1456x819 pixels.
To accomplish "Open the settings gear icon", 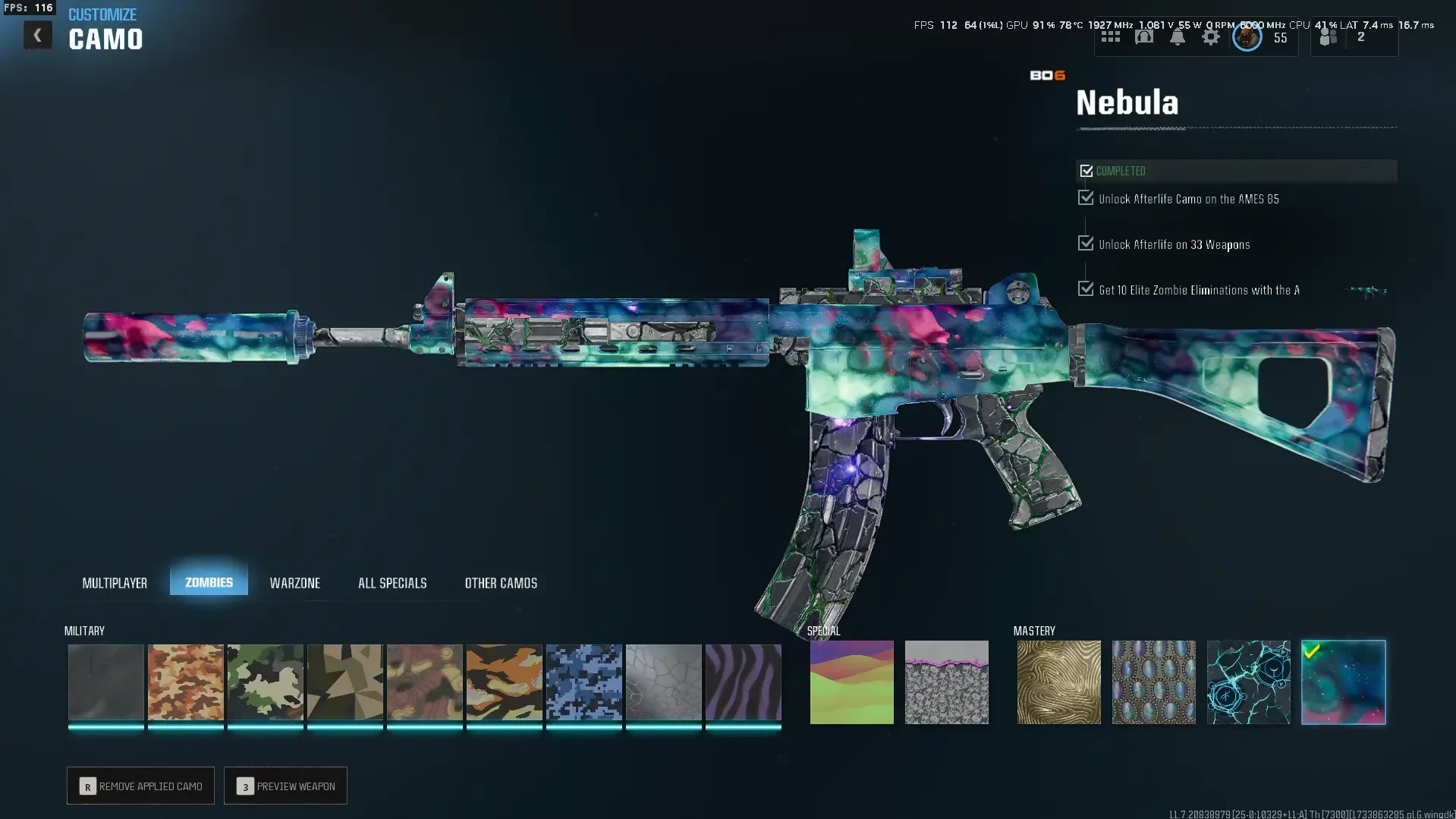I will pos(1211,37).
